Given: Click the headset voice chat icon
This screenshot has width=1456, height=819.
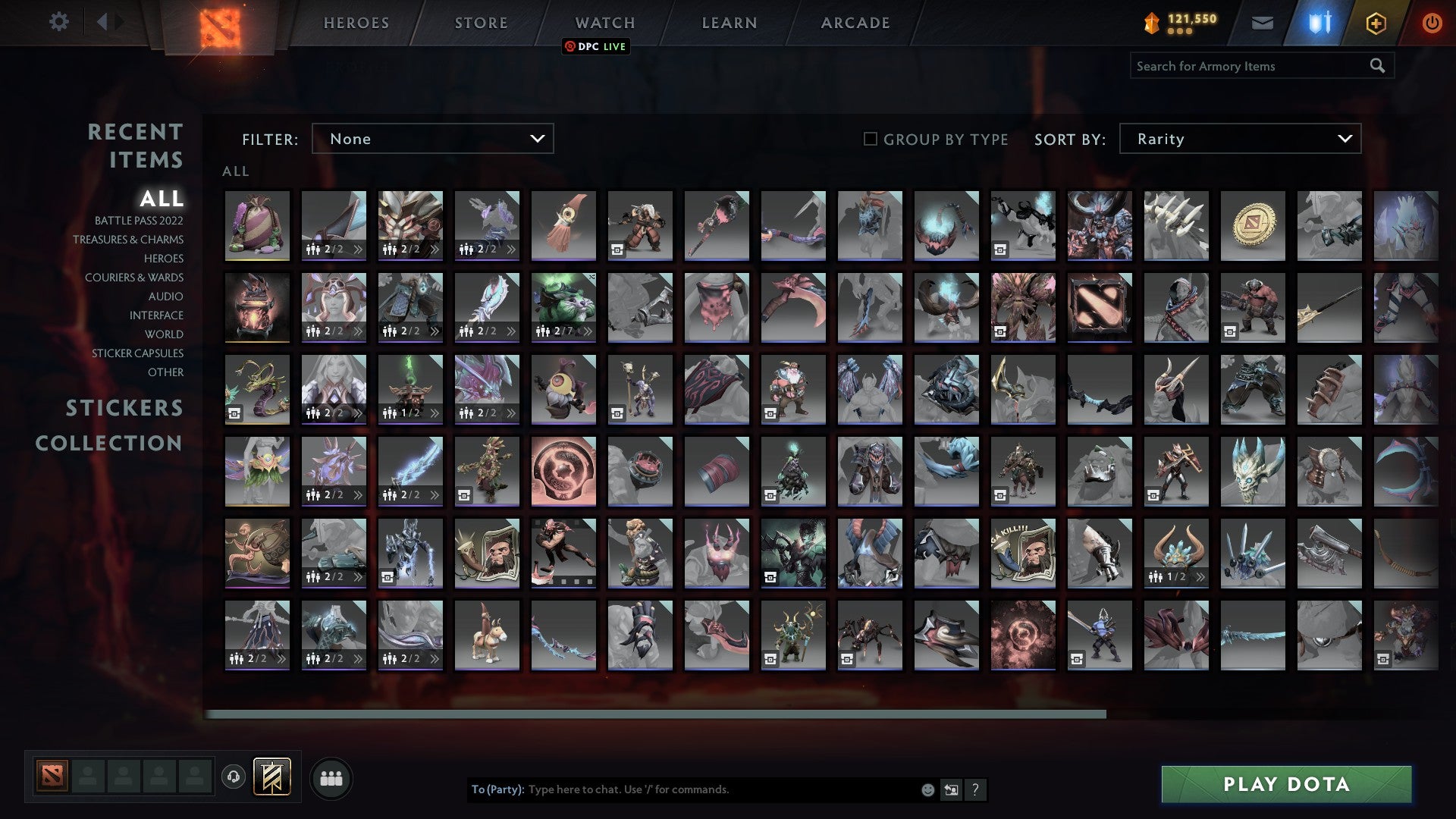Looking at the screenshot, I should 233,777.
